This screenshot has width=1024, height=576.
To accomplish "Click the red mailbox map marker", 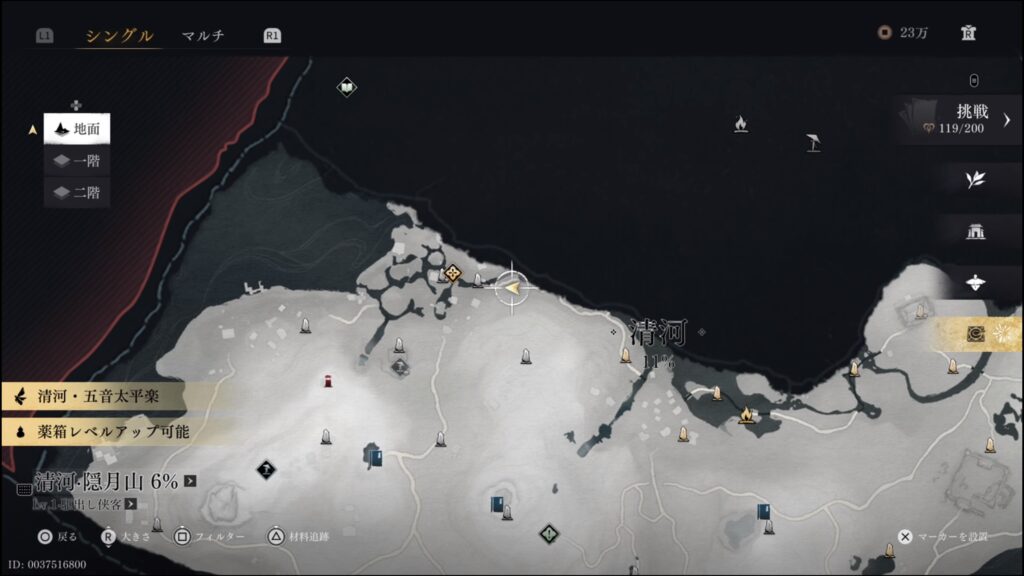I will (327, 380).
